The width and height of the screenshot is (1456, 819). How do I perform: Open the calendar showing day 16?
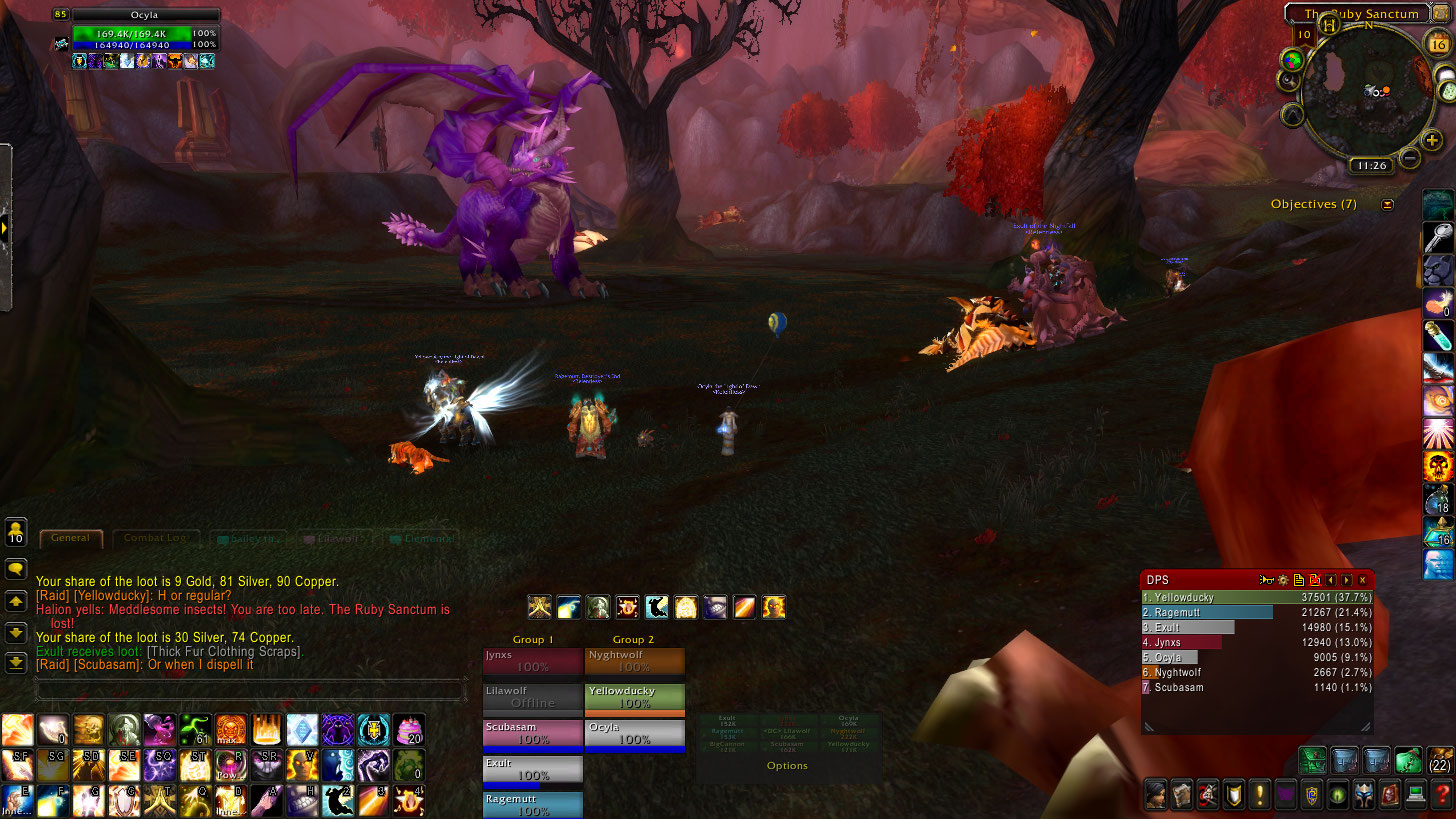1439,44
